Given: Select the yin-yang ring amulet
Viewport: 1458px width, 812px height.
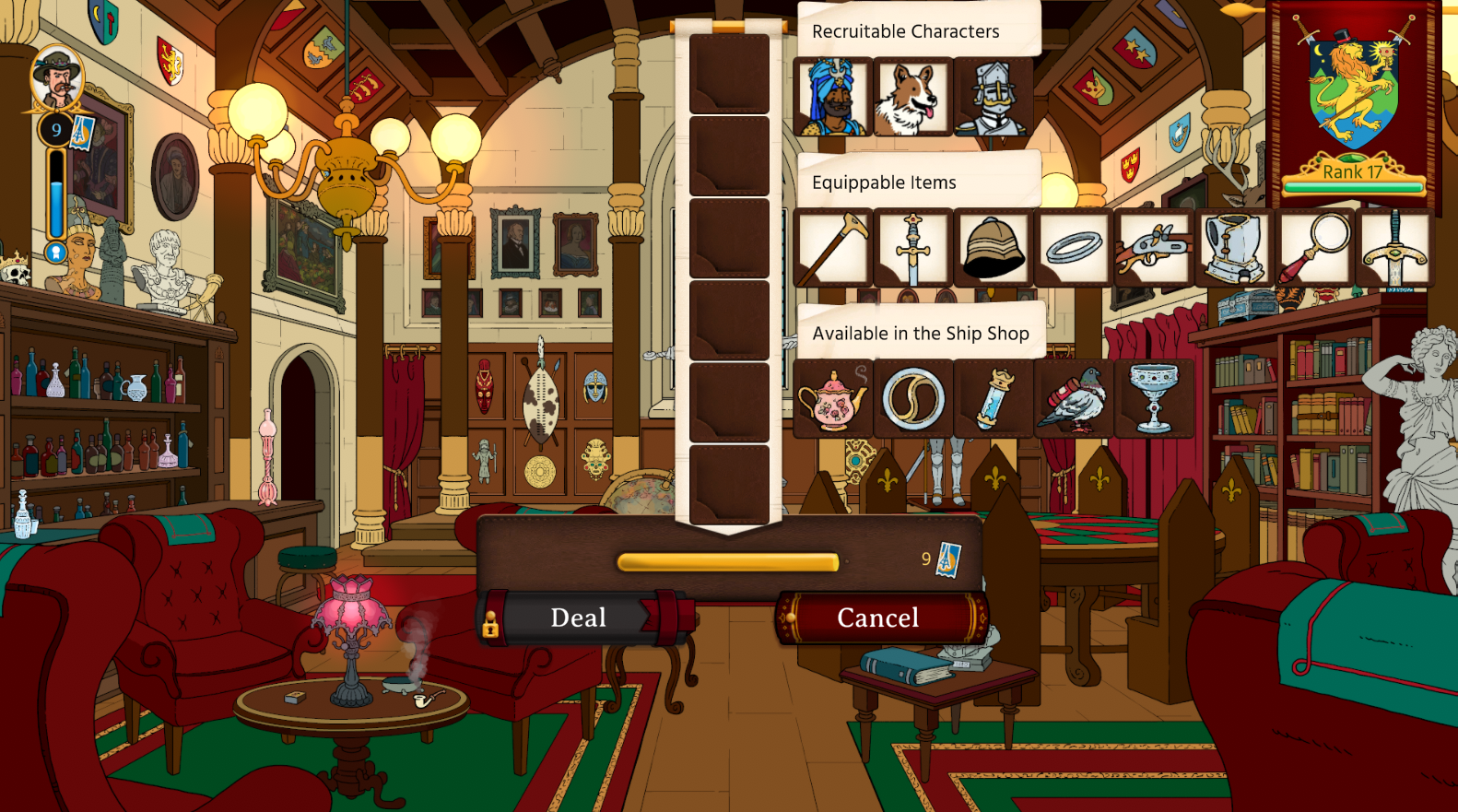Looking at the screenshot, I should click(912, 399).
